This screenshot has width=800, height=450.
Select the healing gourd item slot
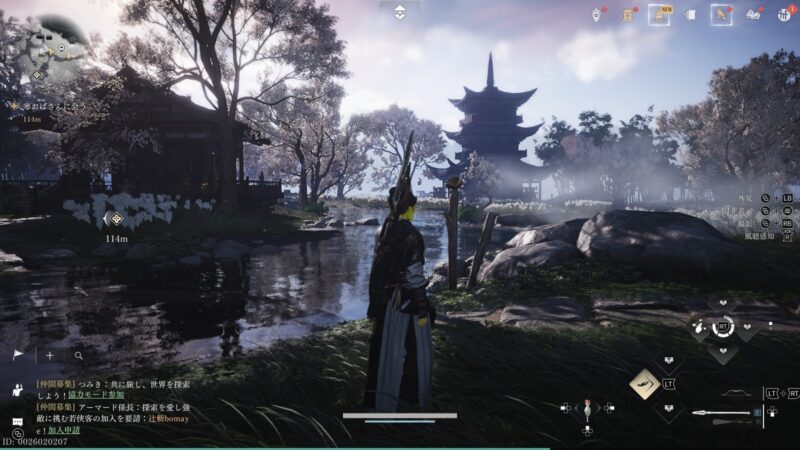(x=587, y=409)
